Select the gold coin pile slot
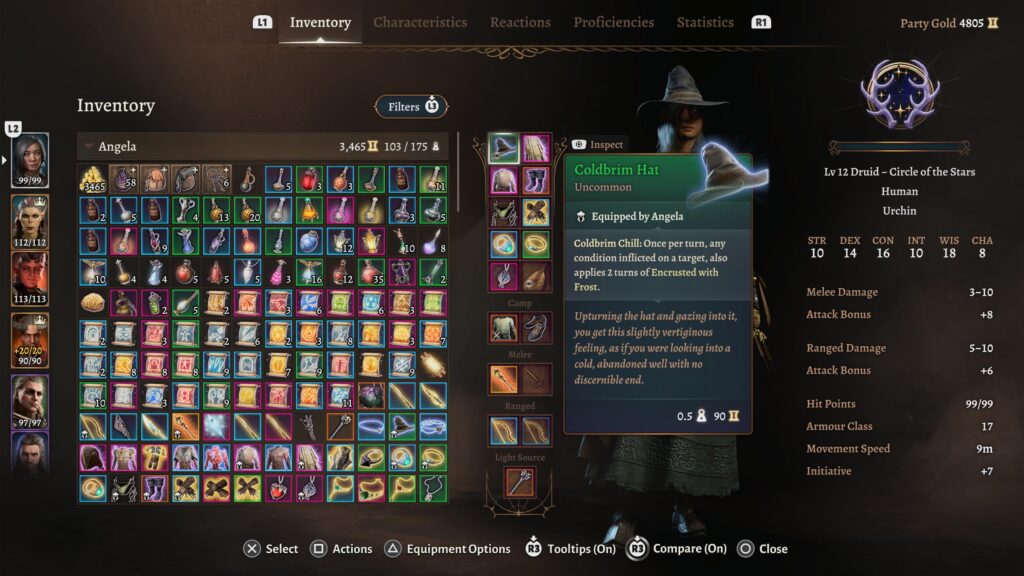 [x=93, y=180]
